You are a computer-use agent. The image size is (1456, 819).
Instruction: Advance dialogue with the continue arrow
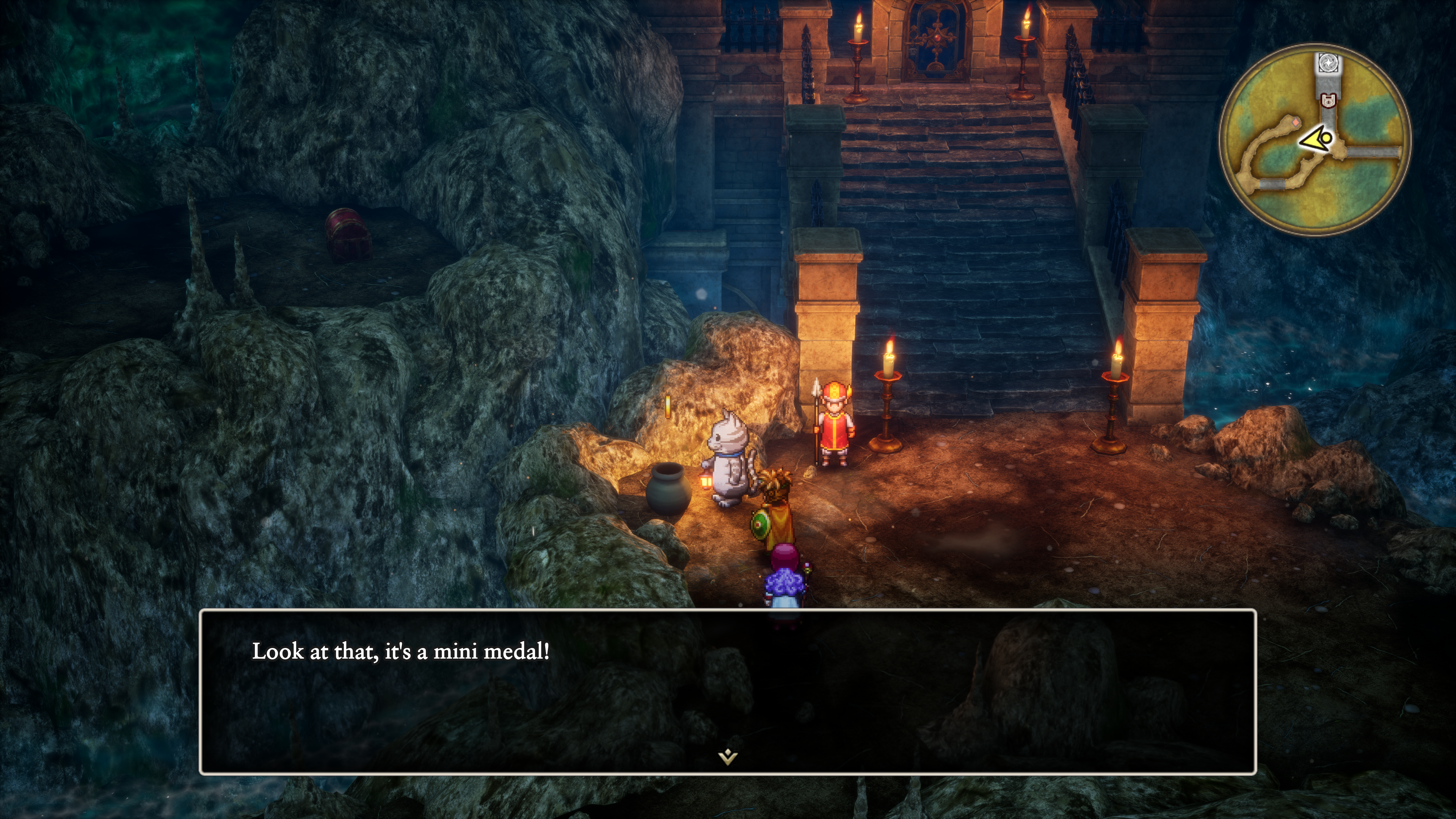click(728, 756)
